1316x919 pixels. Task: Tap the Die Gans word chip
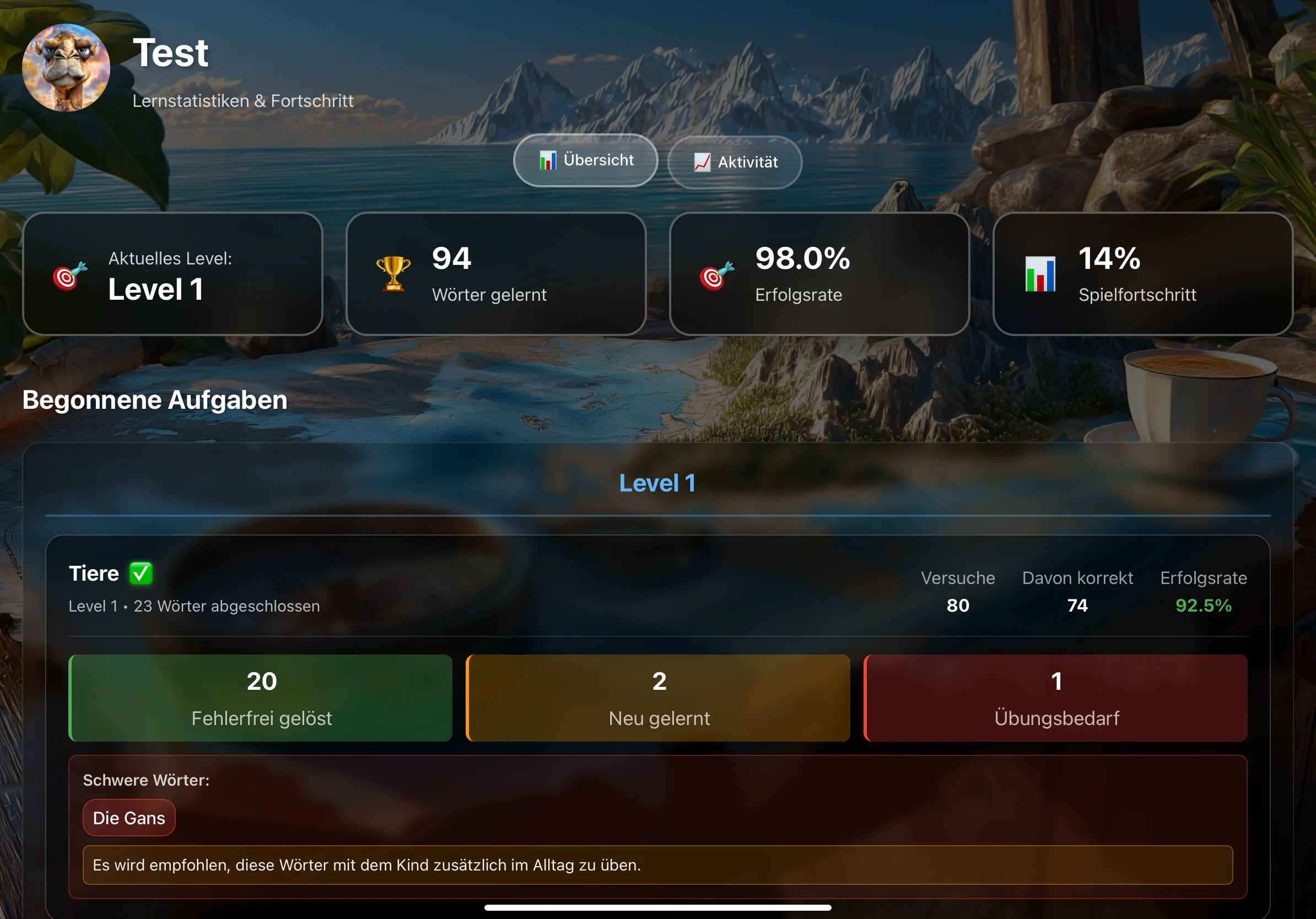click(129, 818)
